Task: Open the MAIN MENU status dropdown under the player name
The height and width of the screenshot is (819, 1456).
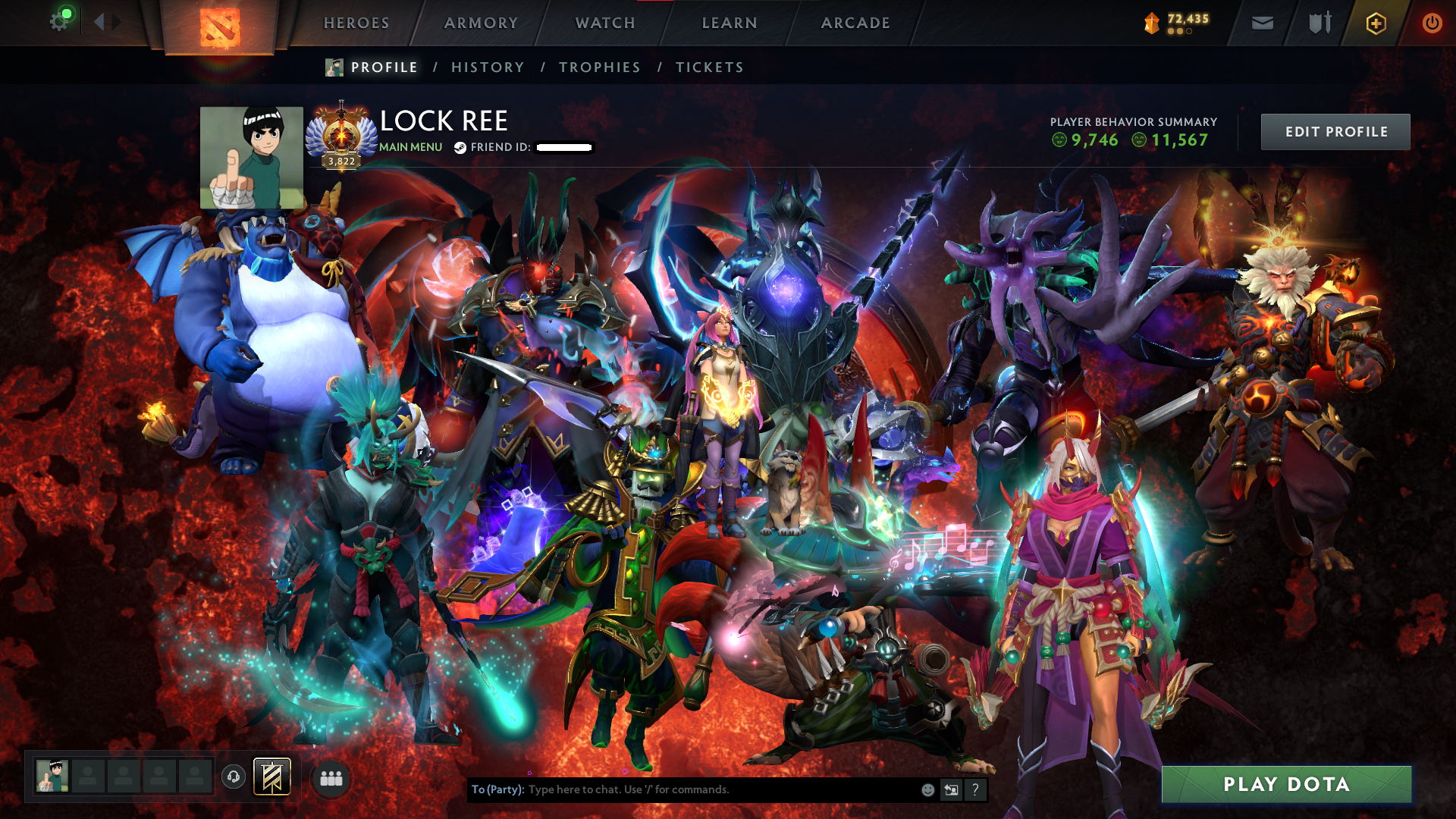Action: [409, 147]
